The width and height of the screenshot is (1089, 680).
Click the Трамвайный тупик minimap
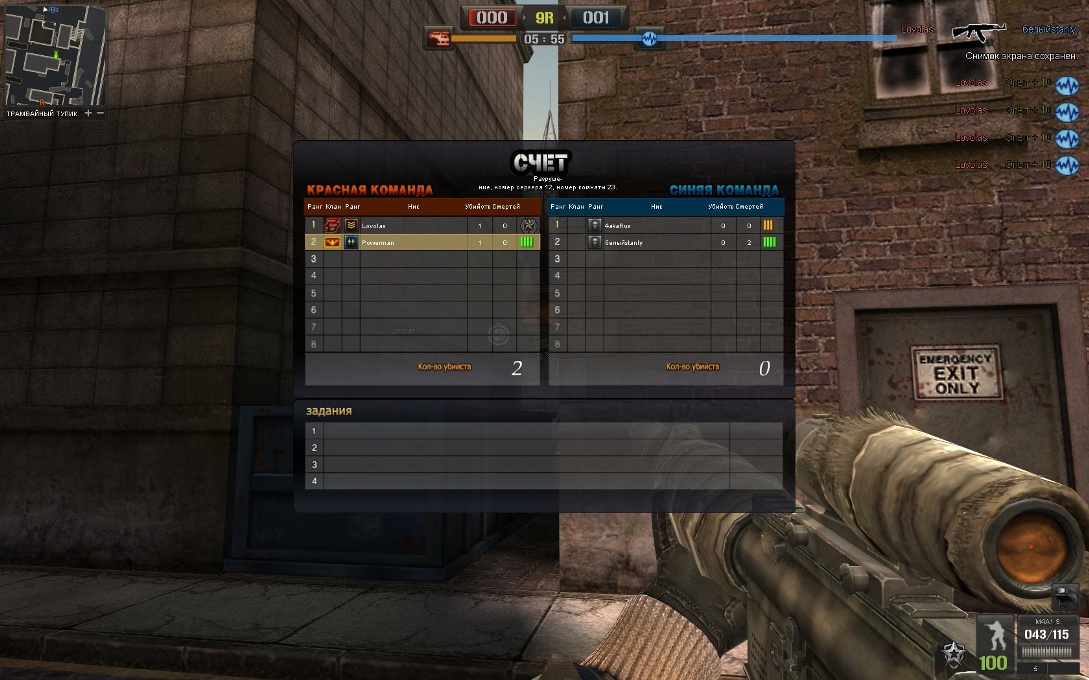pos(55,56)
